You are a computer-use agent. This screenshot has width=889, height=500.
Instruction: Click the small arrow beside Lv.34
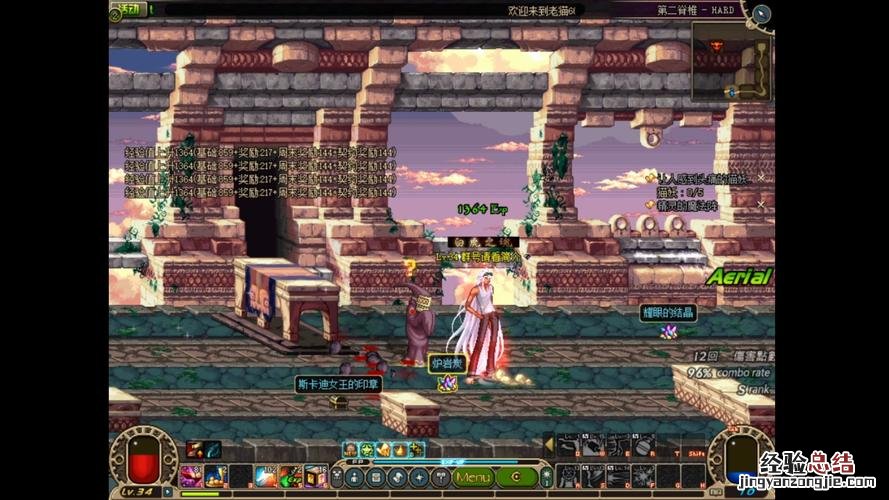tap(168, 493)
